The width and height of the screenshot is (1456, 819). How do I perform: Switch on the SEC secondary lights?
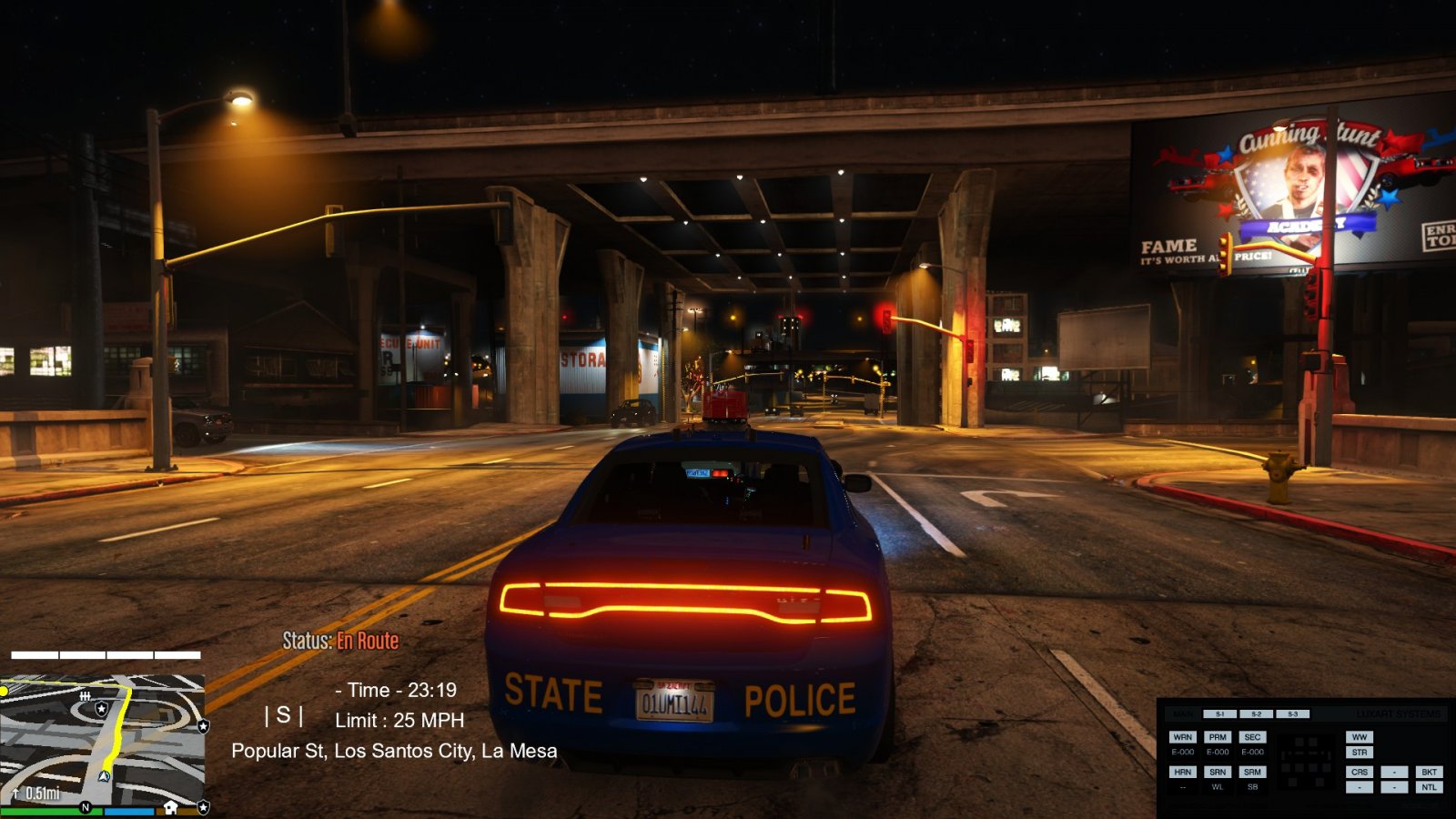(1252, 737)
